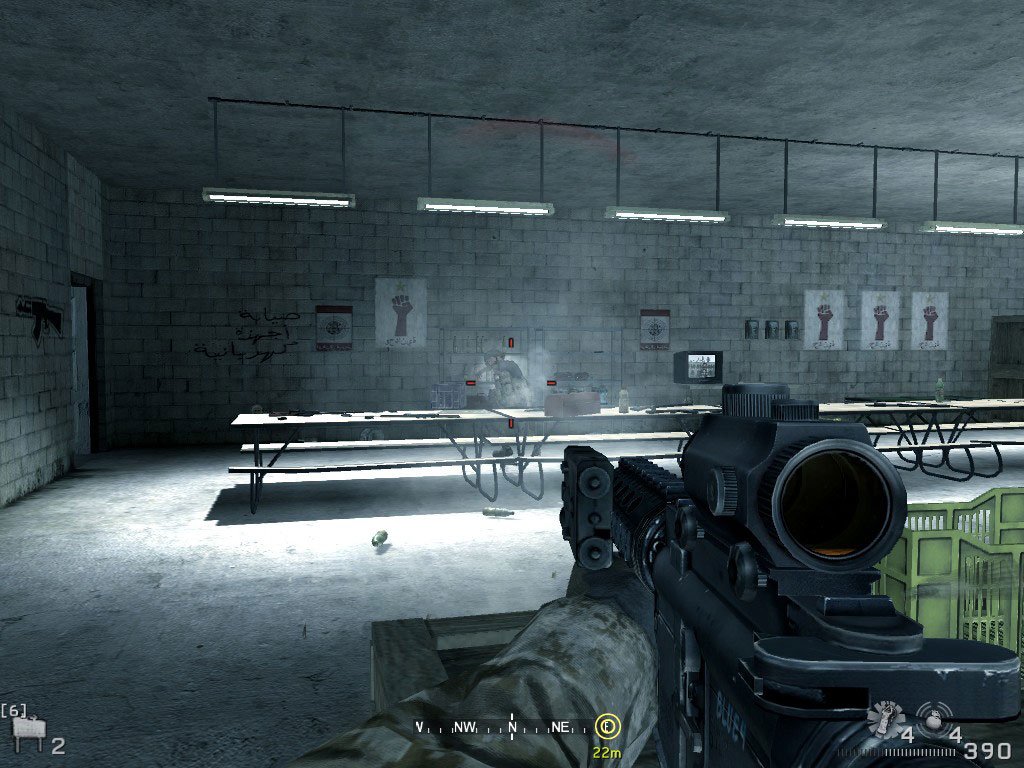1024x768 pixels.
Task: Select the frag grenade icon
Action: coord(932,718)
